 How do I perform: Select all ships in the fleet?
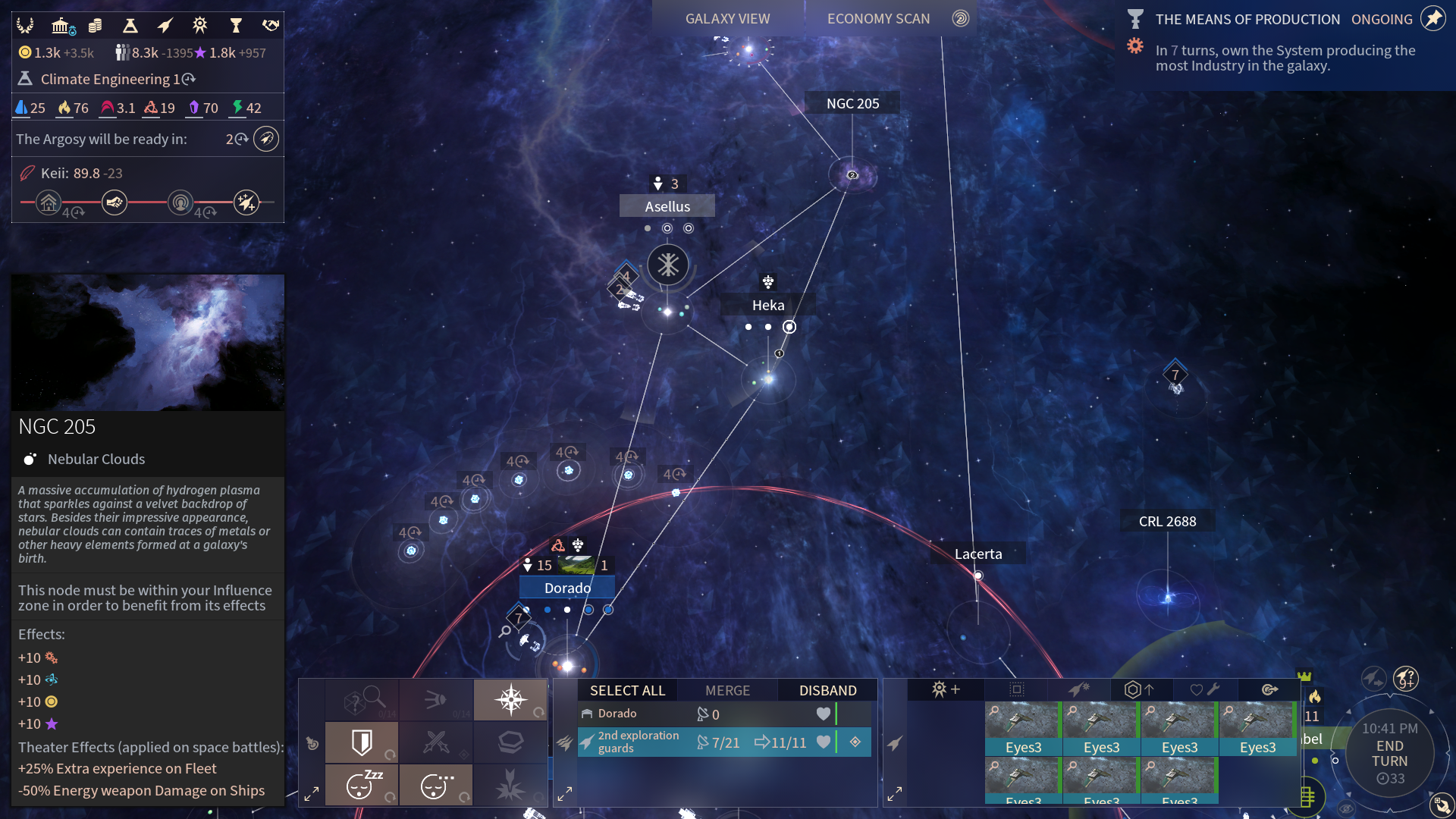tap(627, 690)
